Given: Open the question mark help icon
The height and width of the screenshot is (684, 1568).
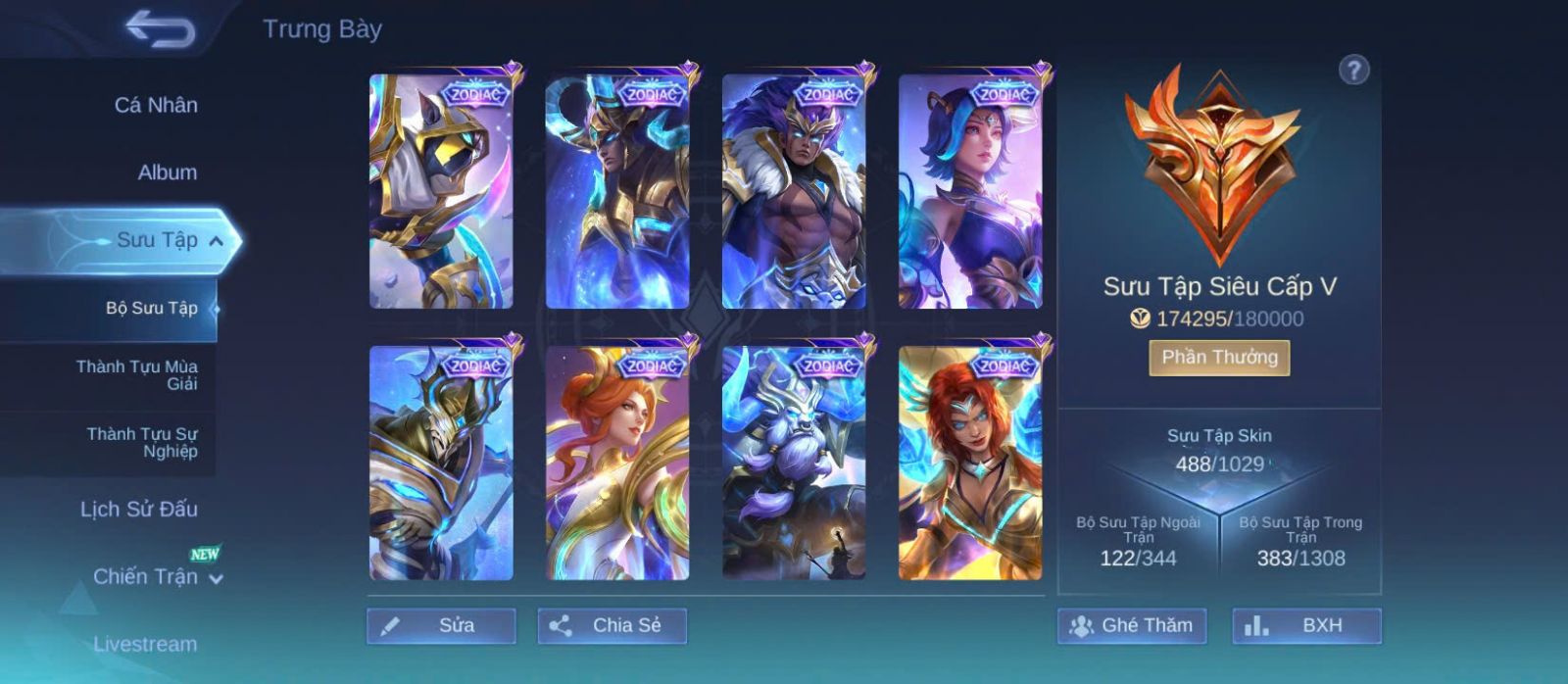Looking at the screenshot, I should (1353, 71).
